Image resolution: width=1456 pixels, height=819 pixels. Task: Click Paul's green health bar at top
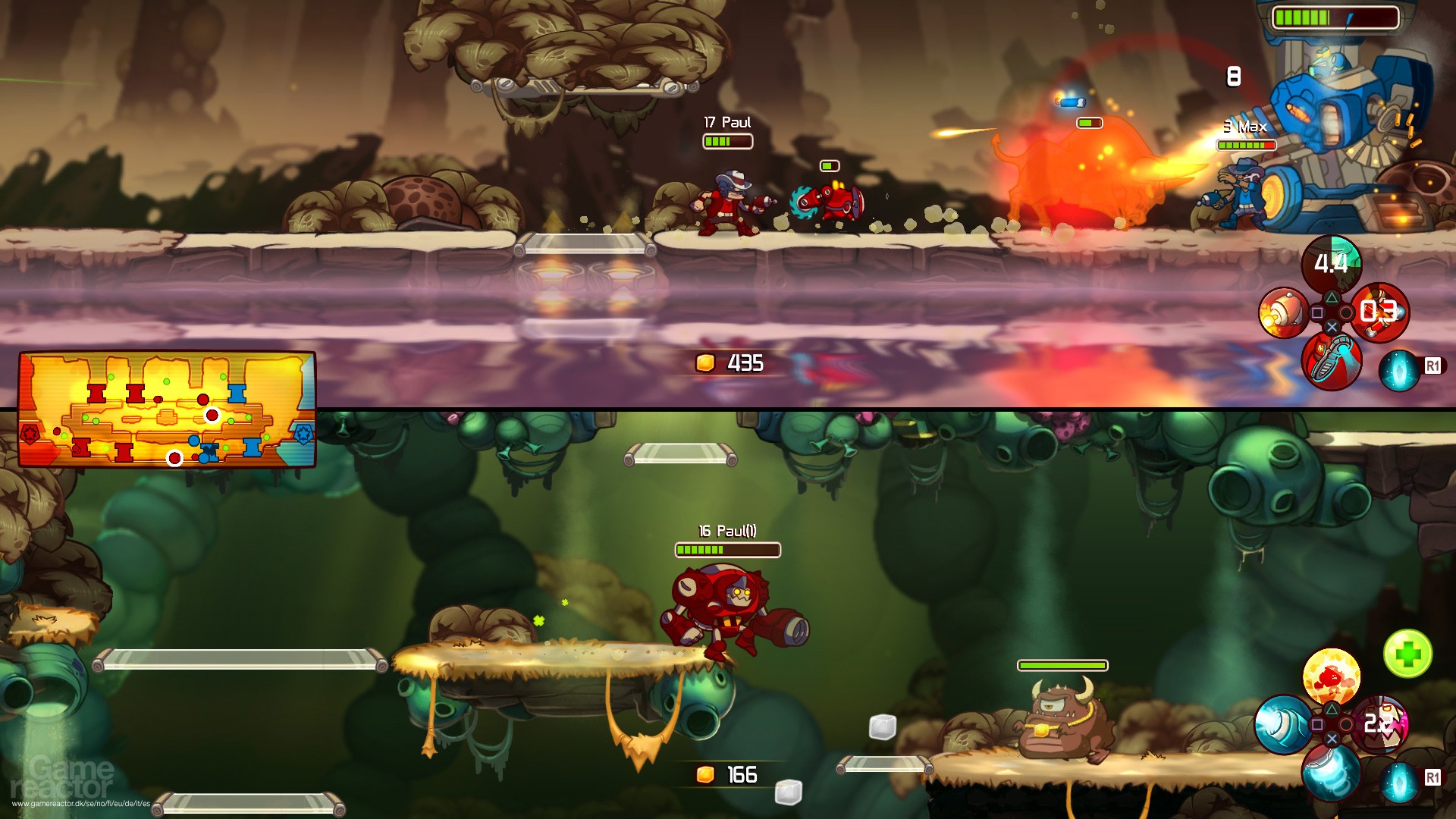click(x=726, y=140)
